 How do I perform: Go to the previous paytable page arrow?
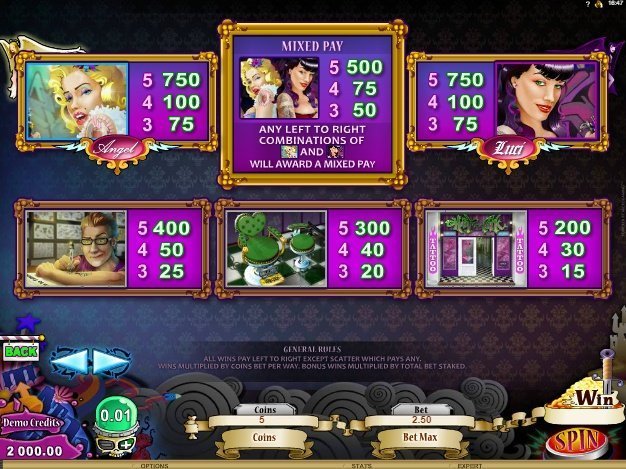[70, 359]
